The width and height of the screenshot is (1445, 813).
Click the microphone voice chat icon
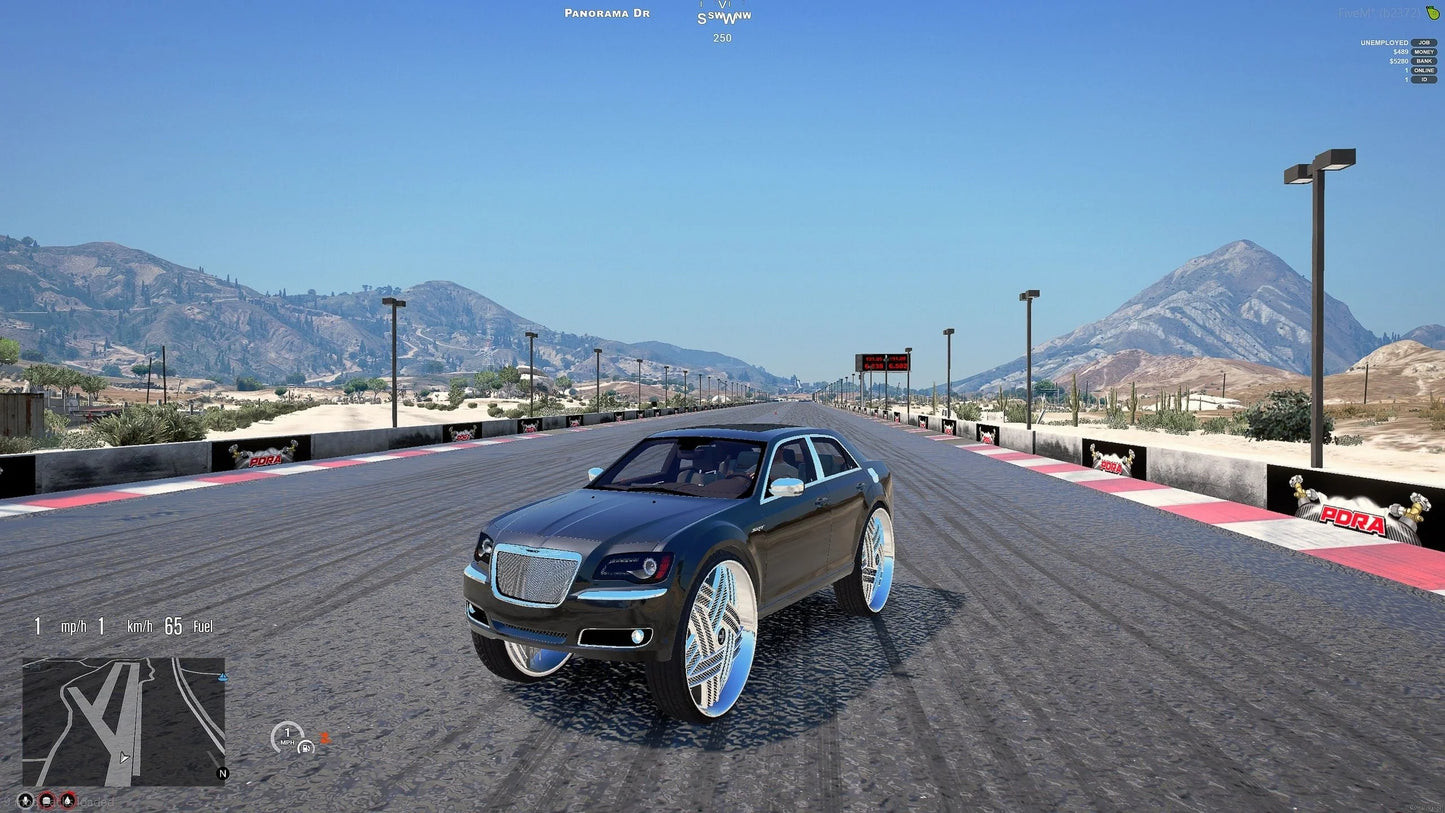click(x=26, y=801)
